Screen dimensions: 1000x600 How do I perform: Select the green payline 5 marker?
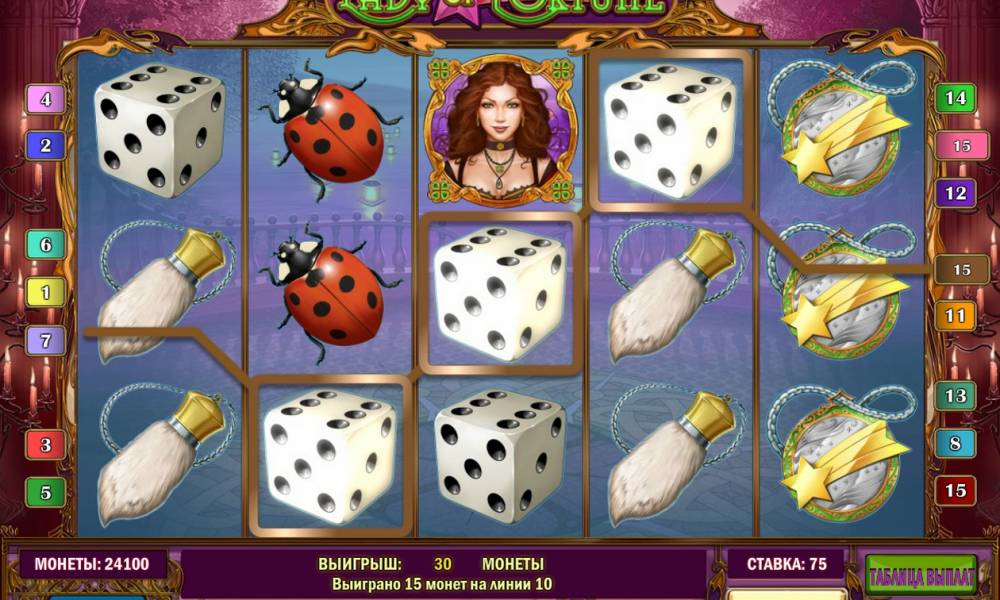(46, 492)
